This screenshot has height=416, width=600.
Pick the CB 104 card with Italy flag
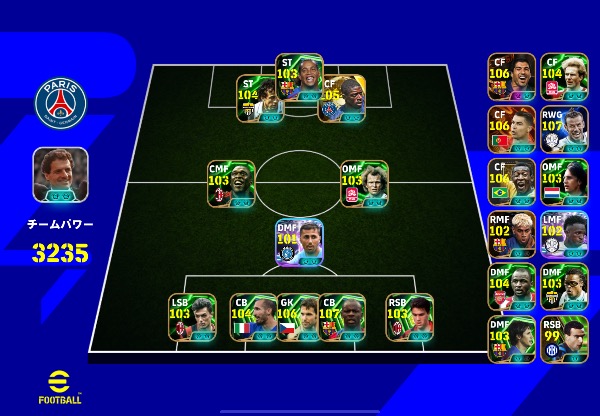(x=253, y=317)
